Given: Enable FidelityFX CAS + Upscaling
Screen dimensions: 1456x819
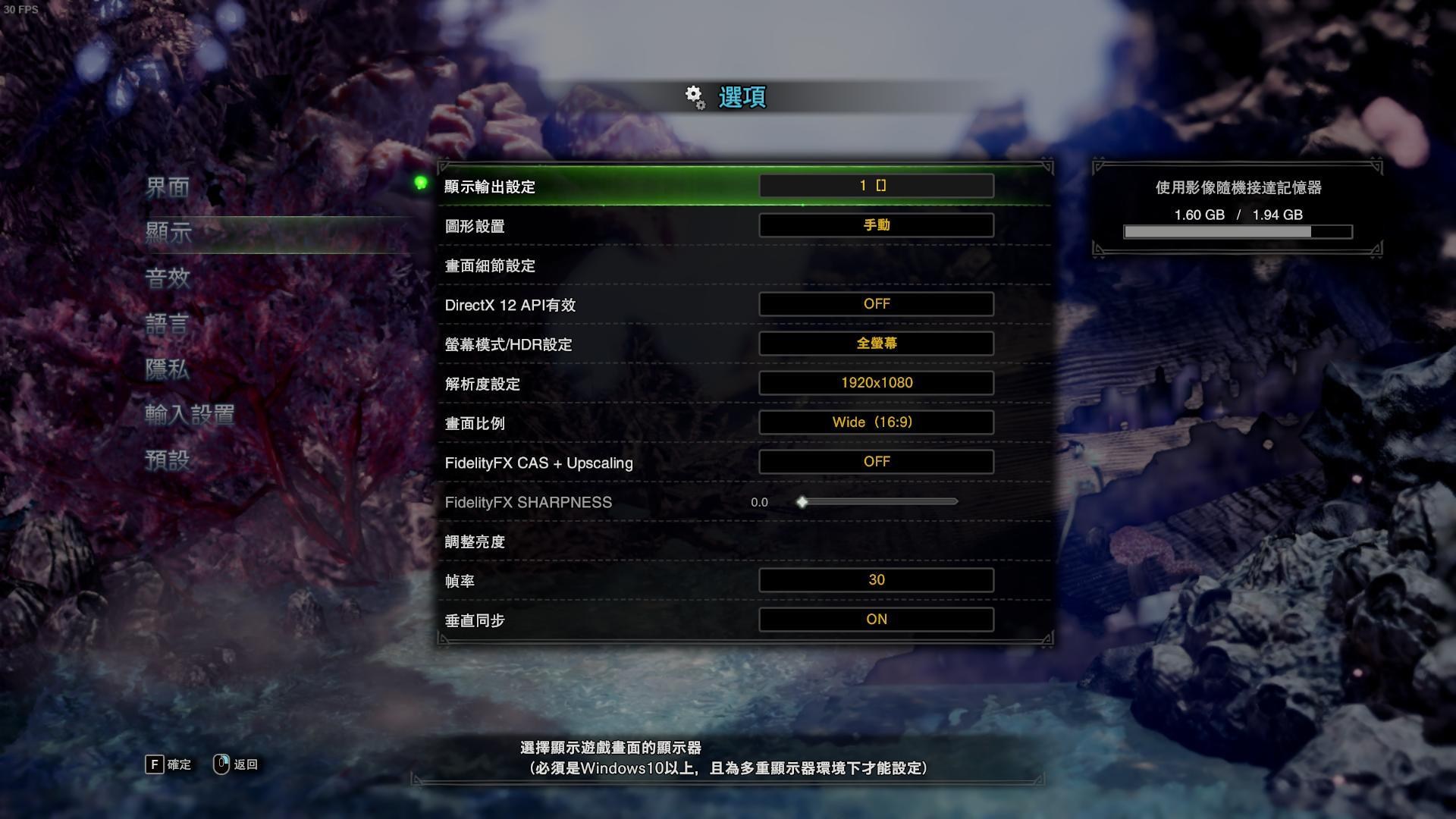Looking at the screenshot, I should point(877,461).
